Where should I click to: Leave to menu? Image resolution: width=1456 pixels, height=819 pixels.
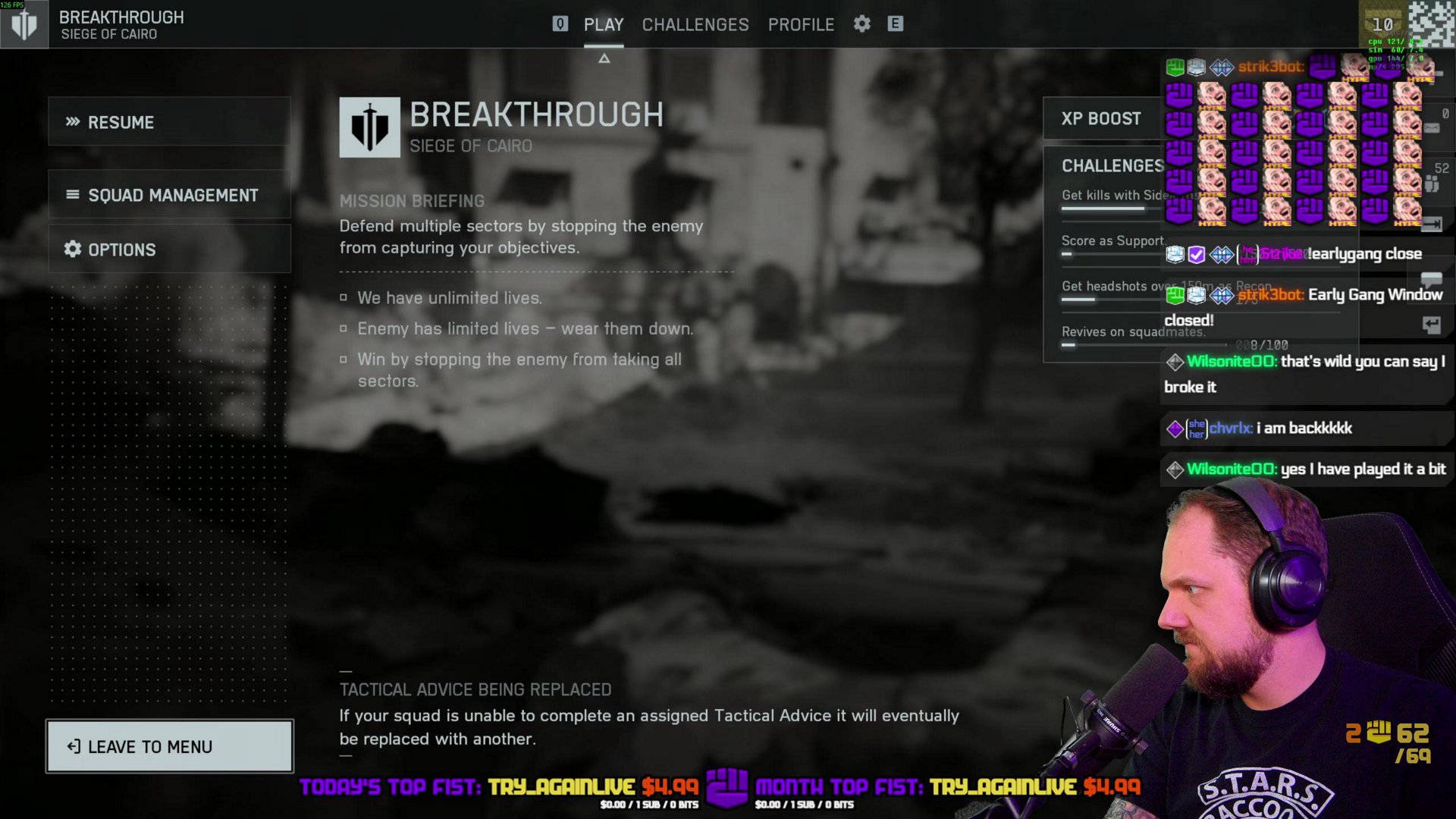point(169,747)
